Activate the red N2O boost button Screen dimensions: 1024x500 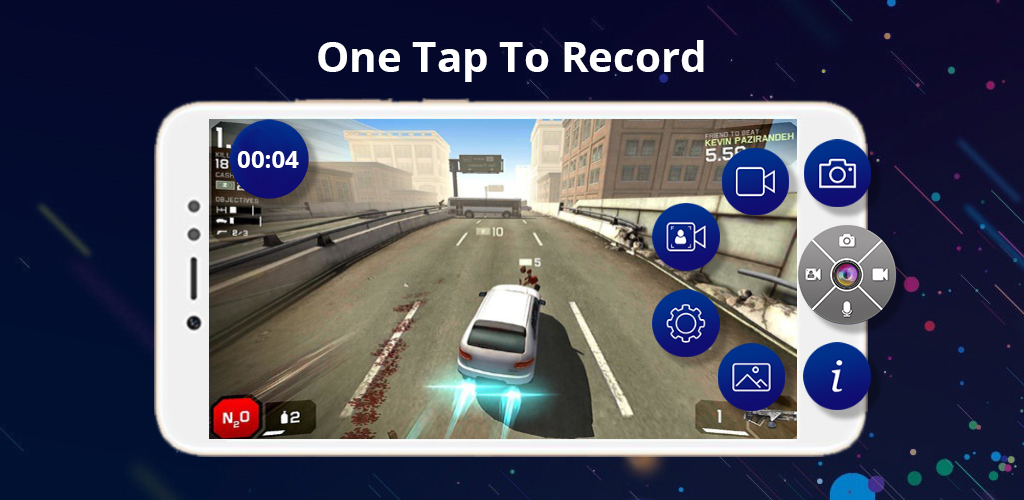coord(236,417)
